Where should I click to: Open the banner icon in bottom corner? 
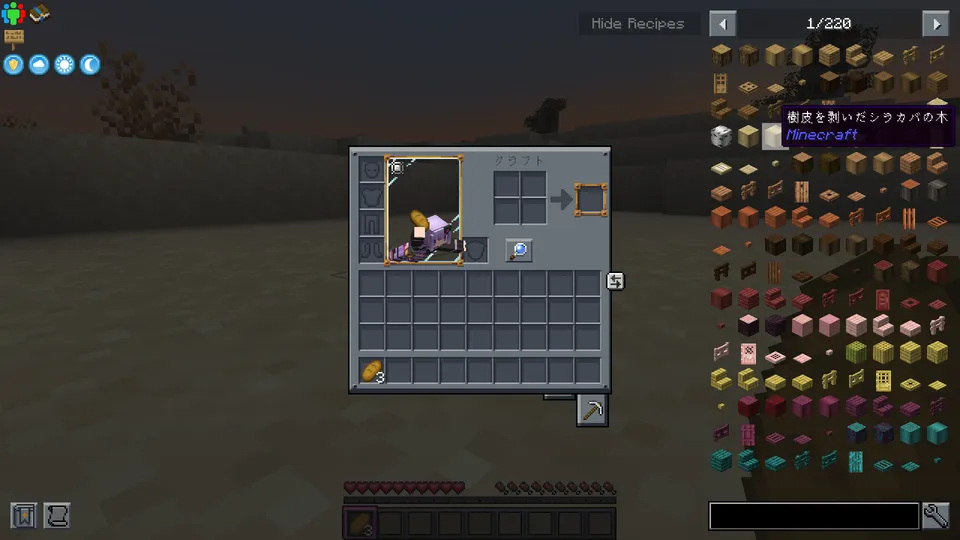click(24, 515)
